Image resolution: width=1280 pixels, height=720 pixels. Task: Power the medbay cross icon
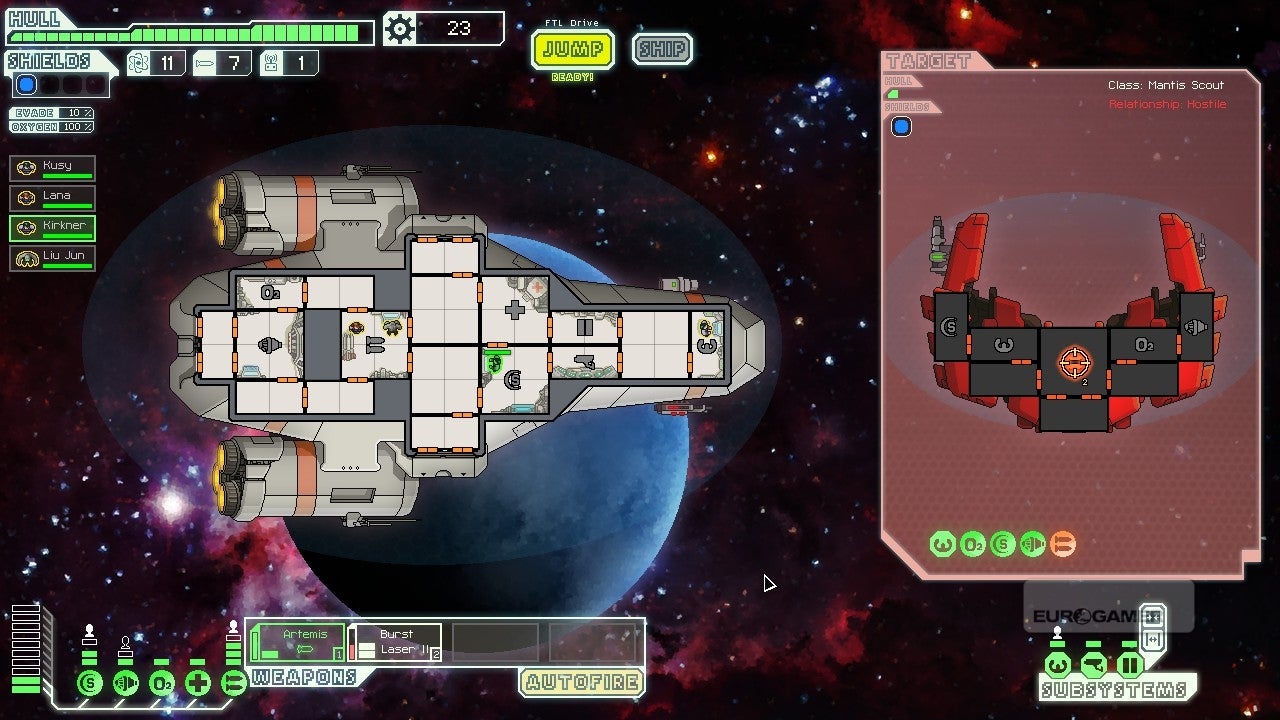click(197, 684)
